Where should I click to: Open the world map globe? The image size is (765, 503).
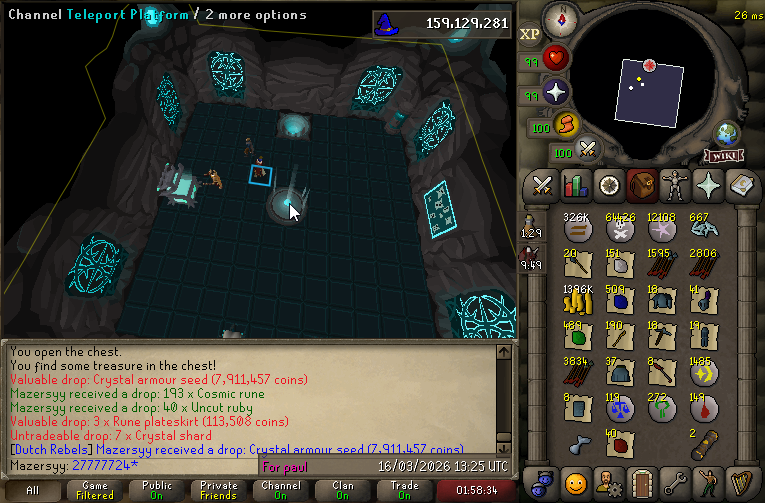(727, 135)
